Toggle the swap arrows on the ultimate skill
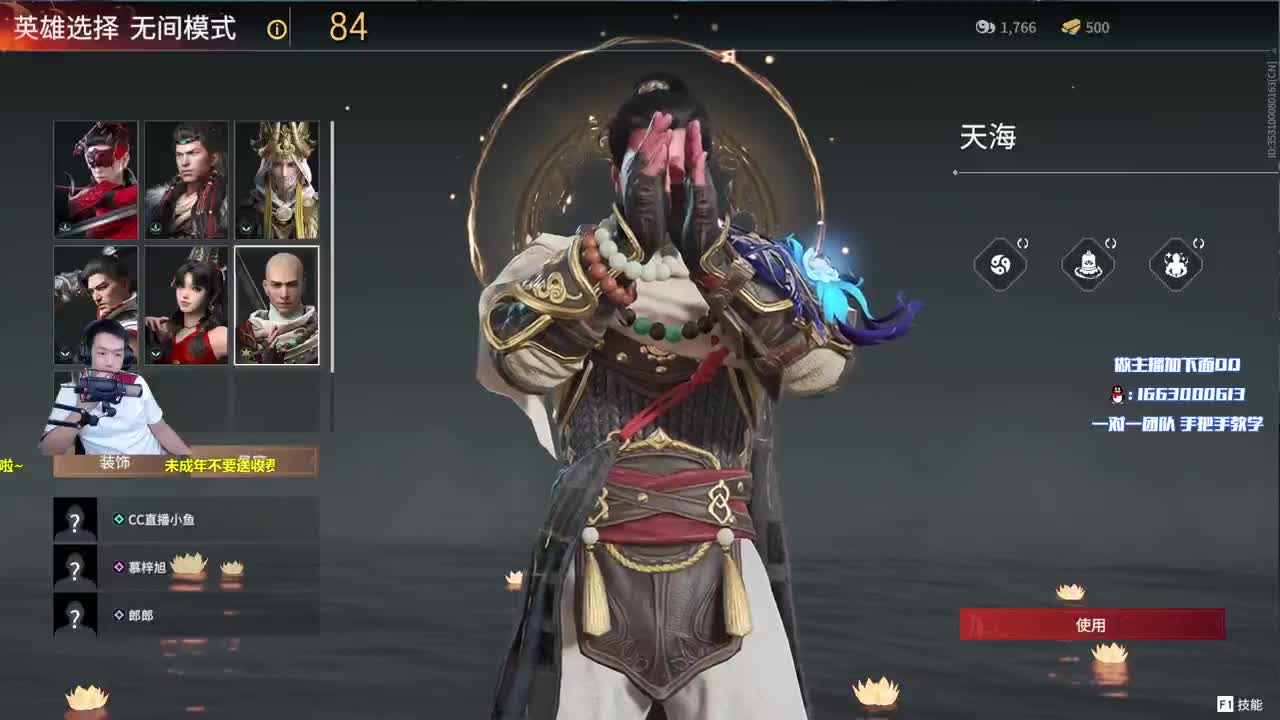The height and width of the screenshot is (720, 1280). pyautogui.click(x=1198, y=243)
